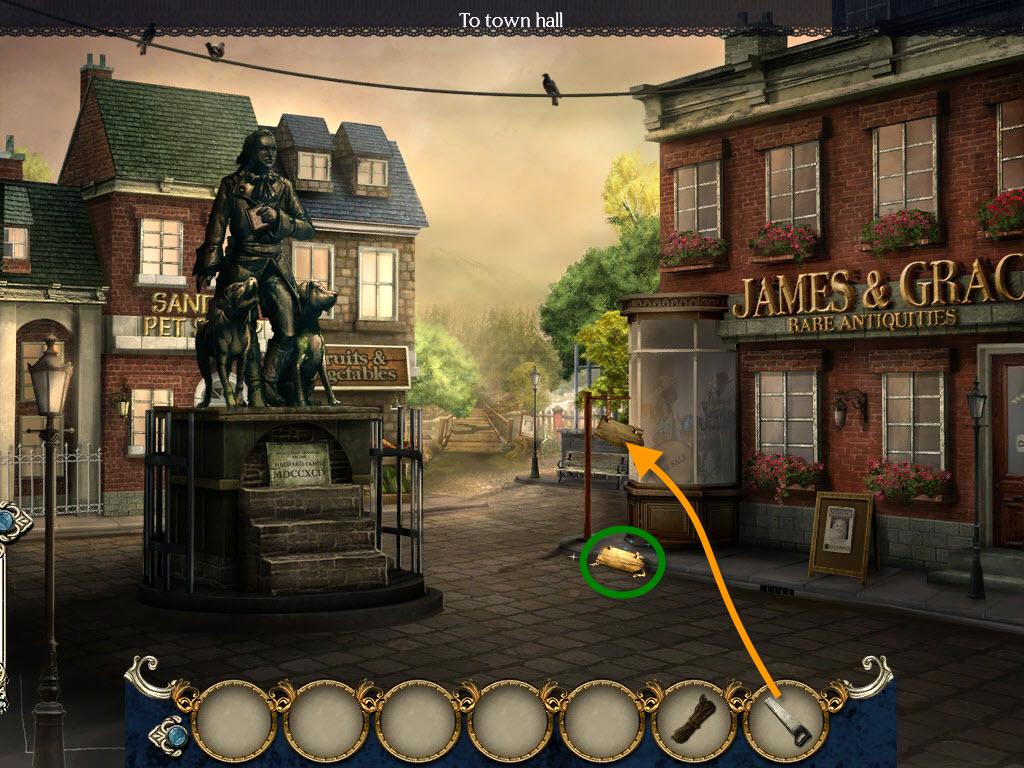Select the coiled rope inventory slot
The image size is (1024, 768).
[x=693, y=719]
